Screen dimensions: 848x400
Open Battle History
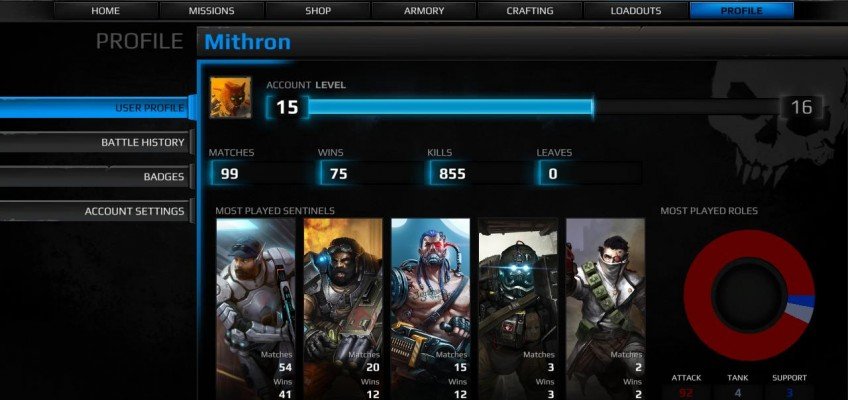coord(97,142)
